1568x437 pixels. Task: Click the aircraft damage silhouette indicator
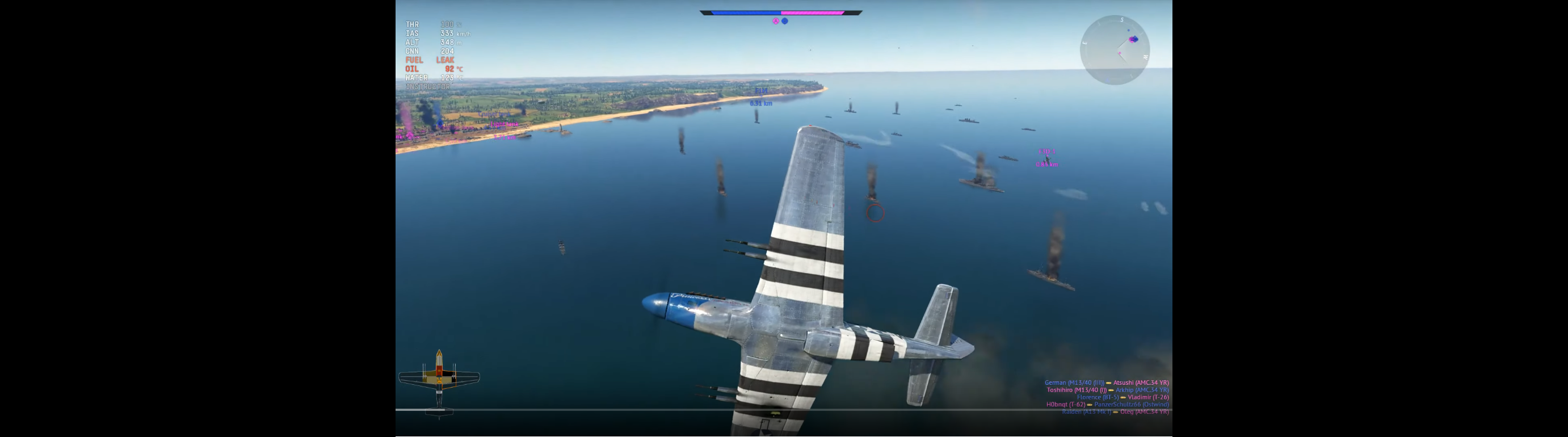coord(439,379)
